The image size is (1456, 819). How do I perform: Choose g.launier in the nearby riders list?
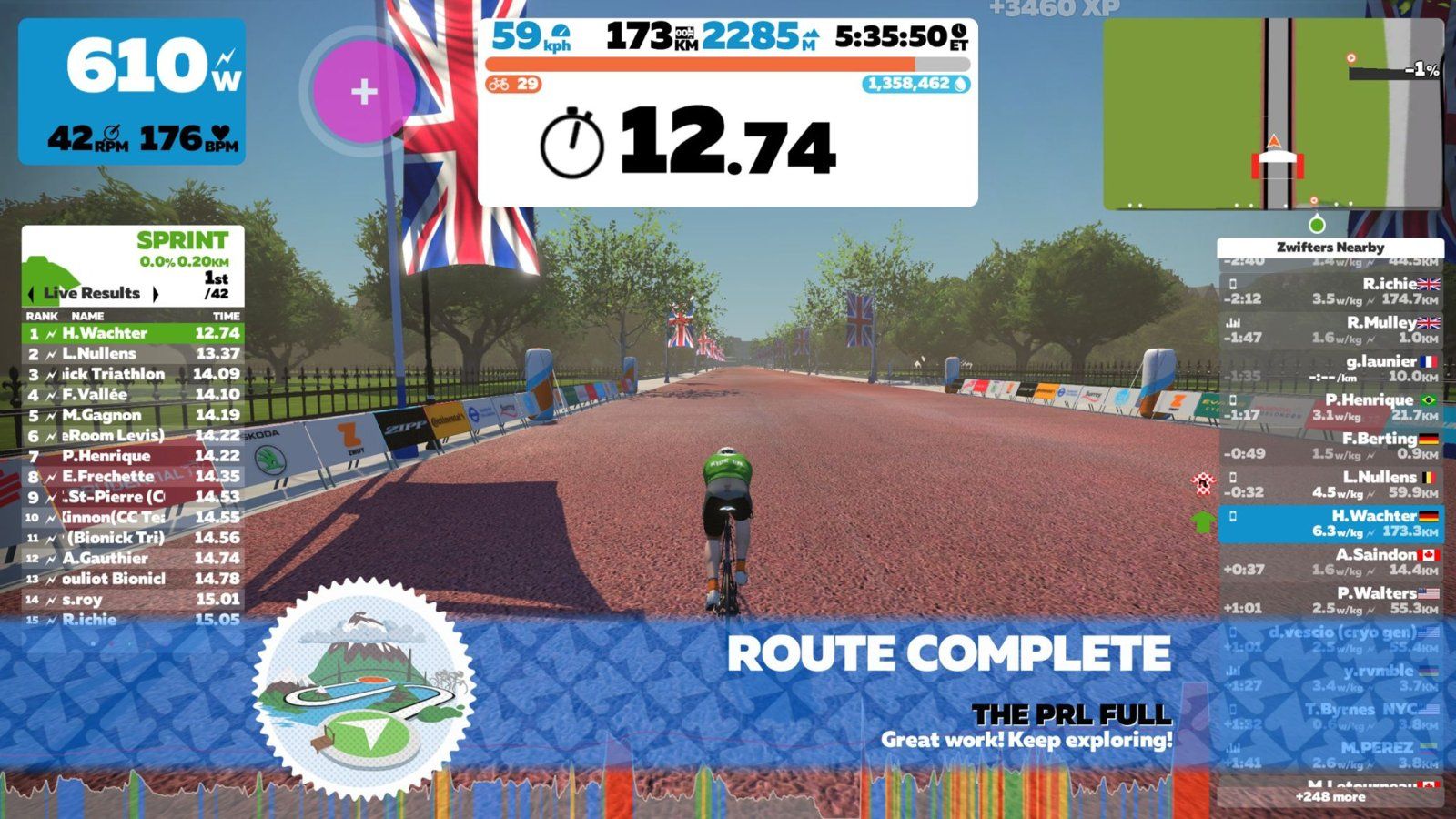point(1330,369)
